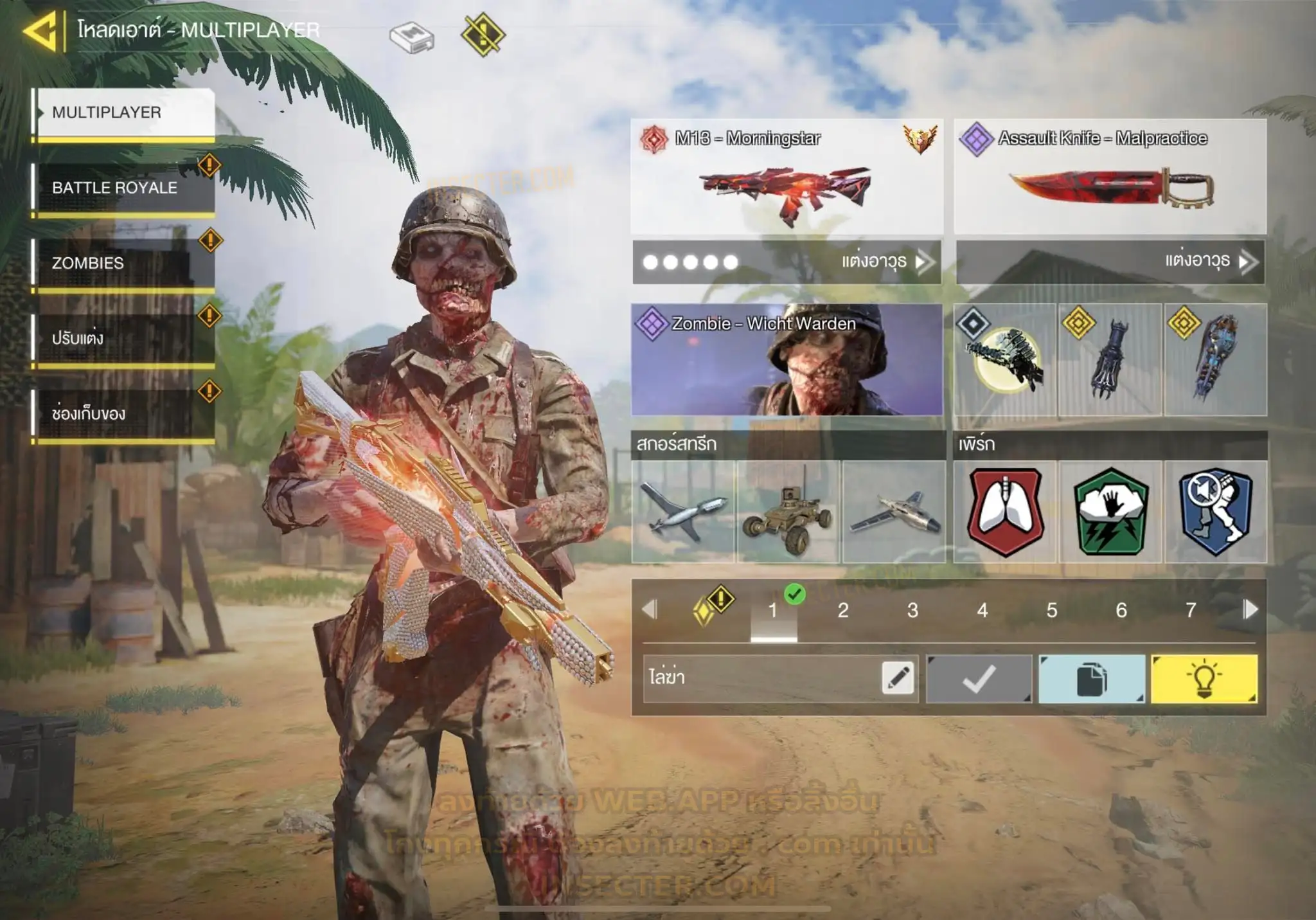Screen dimensions: 1316x920
Task: Open the Zombie – Wicht Warden operator card
Action: [x=787, y=359]
